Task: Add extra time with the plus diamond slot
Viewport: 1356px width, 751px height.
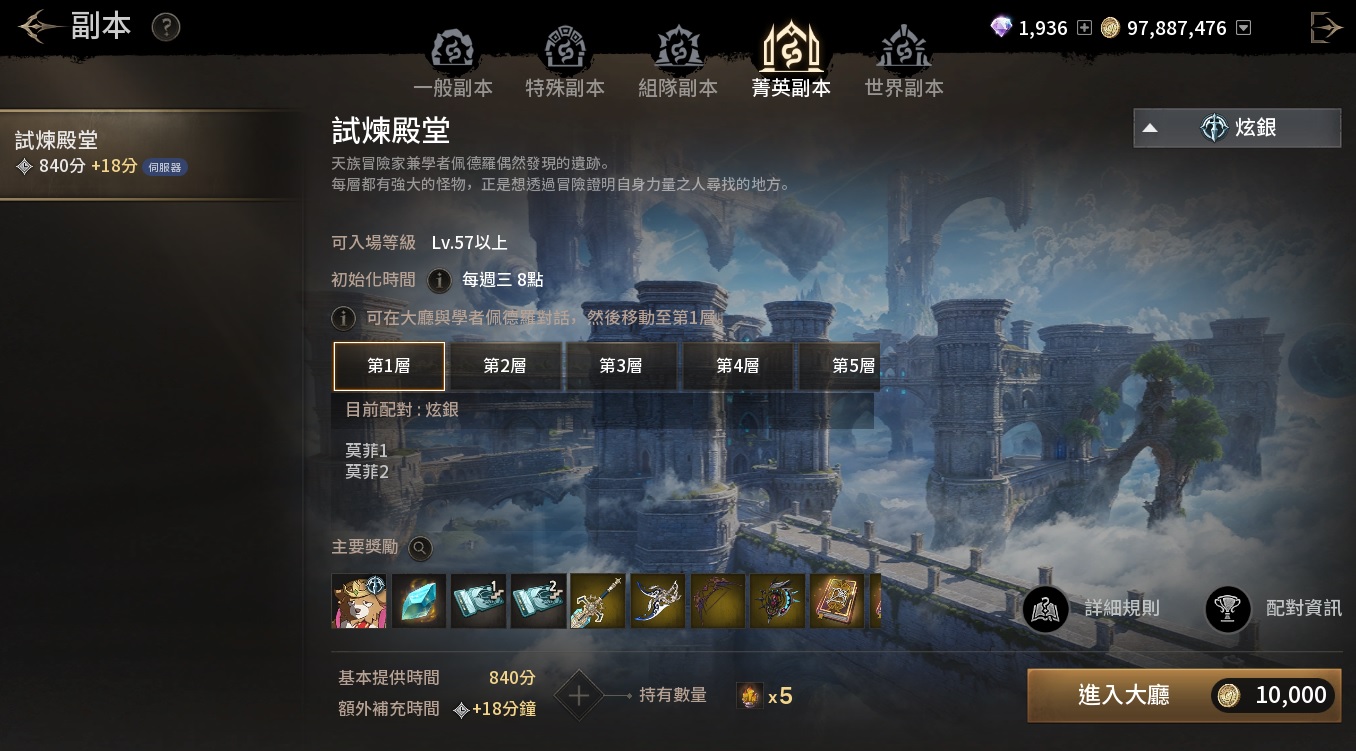Action: pos(579,695)
